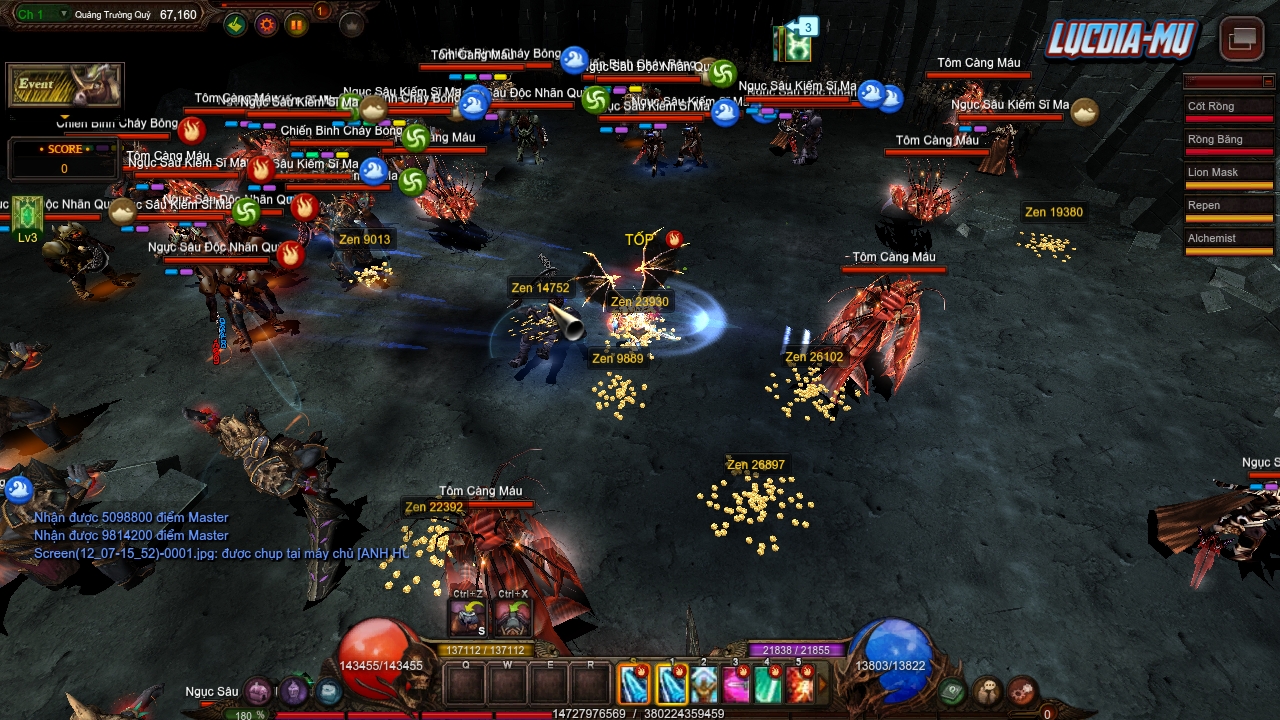Click the green broom icon button
Image resolution: width=1280 pixels, height=720 pixels.
pos(235,25)
